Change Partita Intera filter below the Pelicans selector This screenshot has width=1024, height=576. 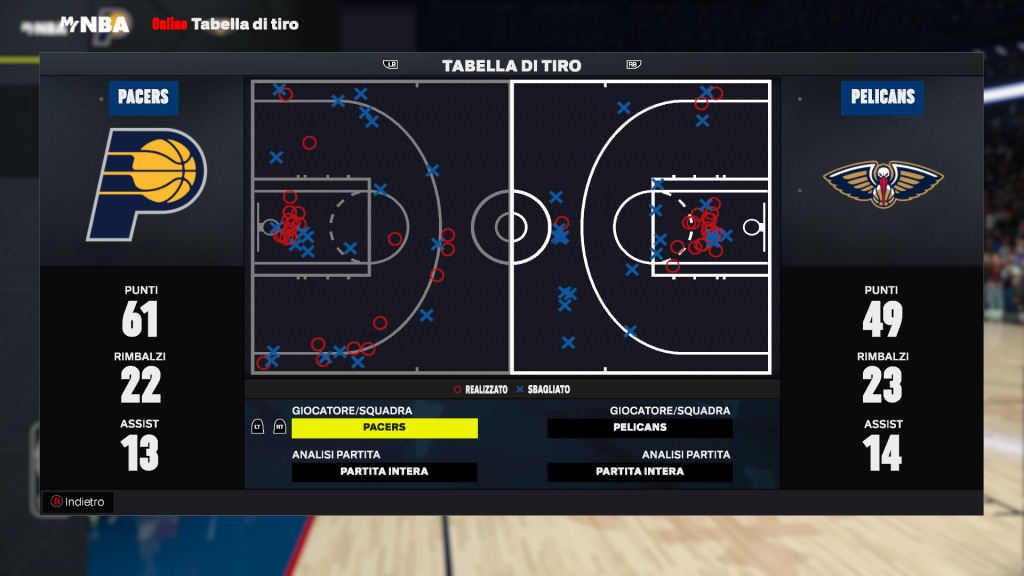640,472
